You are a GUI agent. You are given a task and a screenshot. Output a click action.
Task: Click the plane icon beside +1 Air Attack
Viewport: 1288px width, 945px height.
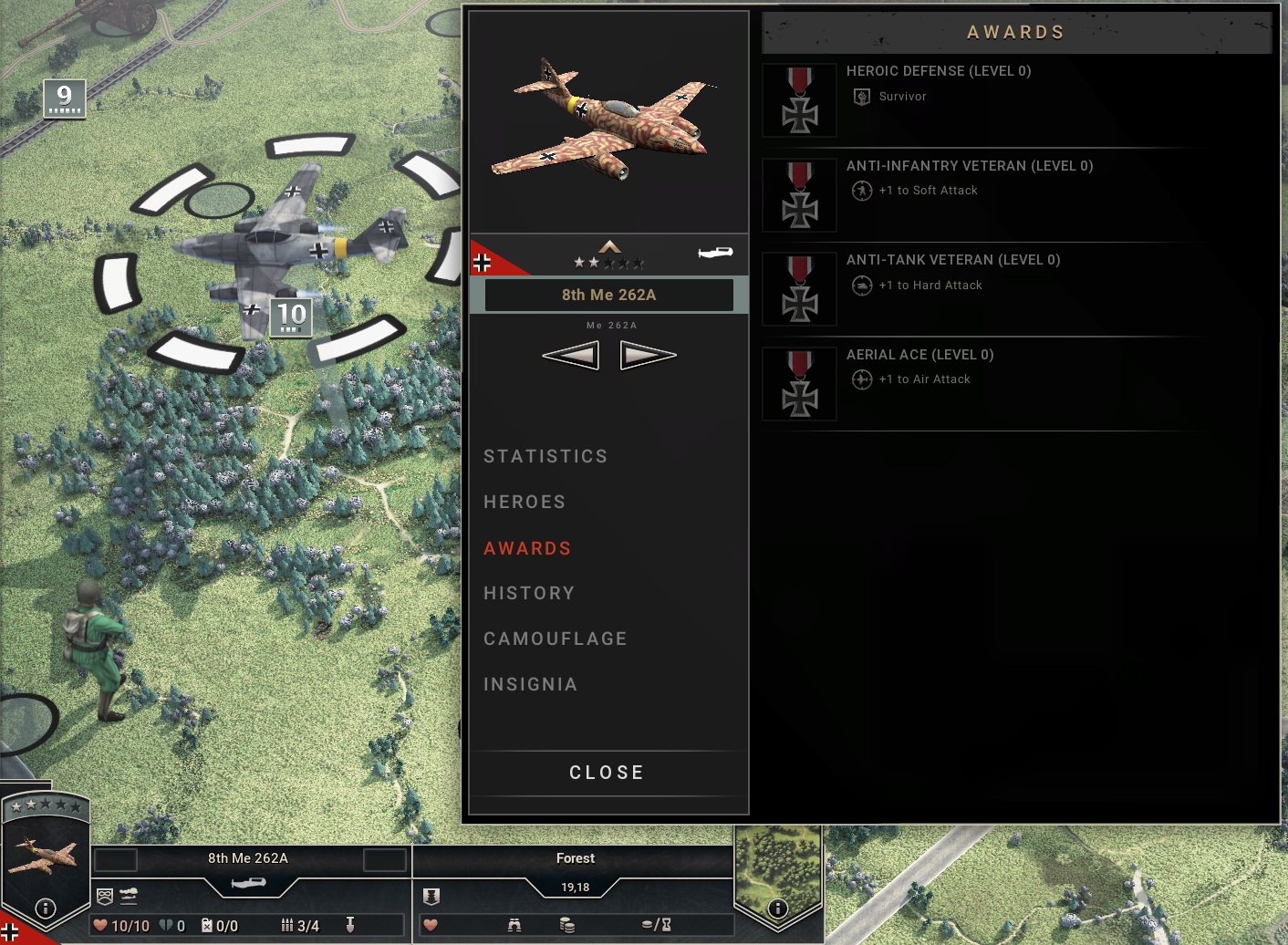coord(861,379)
